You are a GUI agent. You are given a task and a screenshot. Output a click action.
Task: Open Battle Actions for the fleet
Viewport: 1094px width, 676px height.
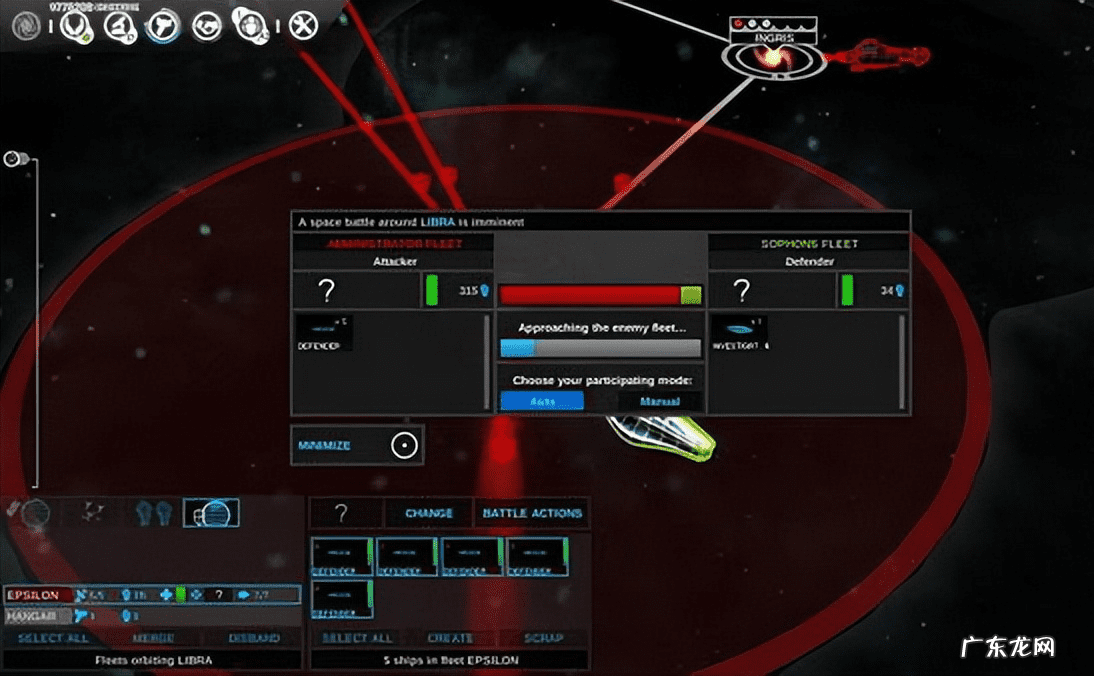point(532,514)
